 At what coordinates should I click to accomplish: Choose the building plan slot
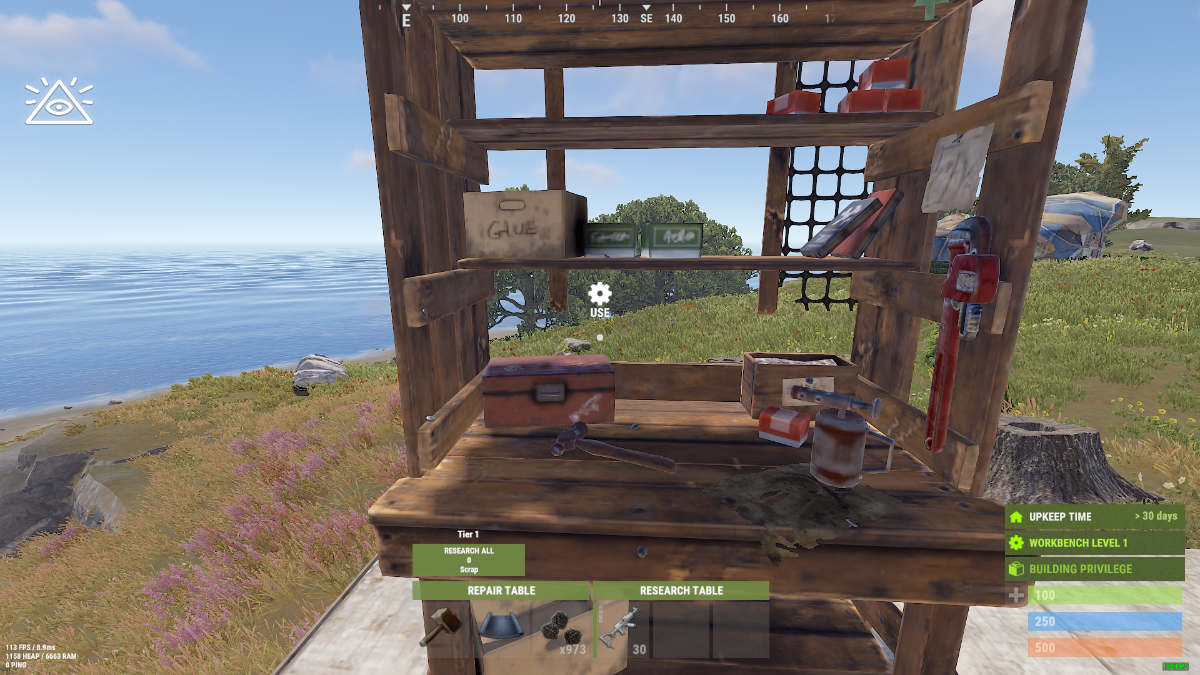501,629
